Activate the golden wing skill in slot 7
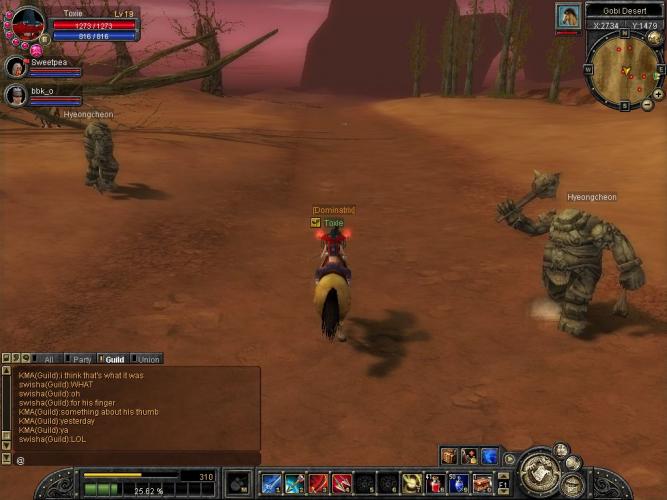The width and height of the screenshot is (667, 500). (x=412, y=484)
